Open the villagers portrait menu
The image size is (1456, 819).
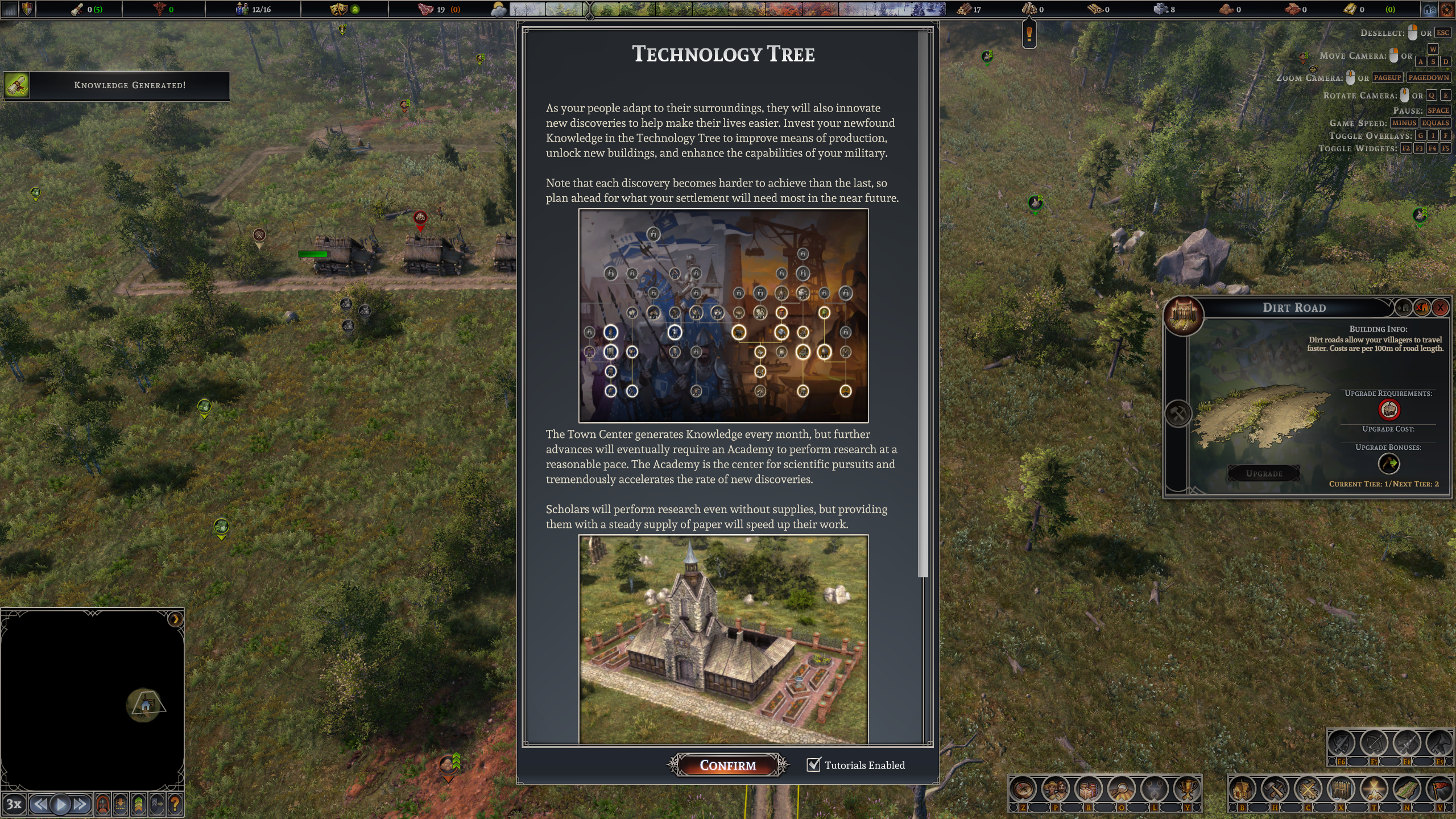click(1056, 789)
